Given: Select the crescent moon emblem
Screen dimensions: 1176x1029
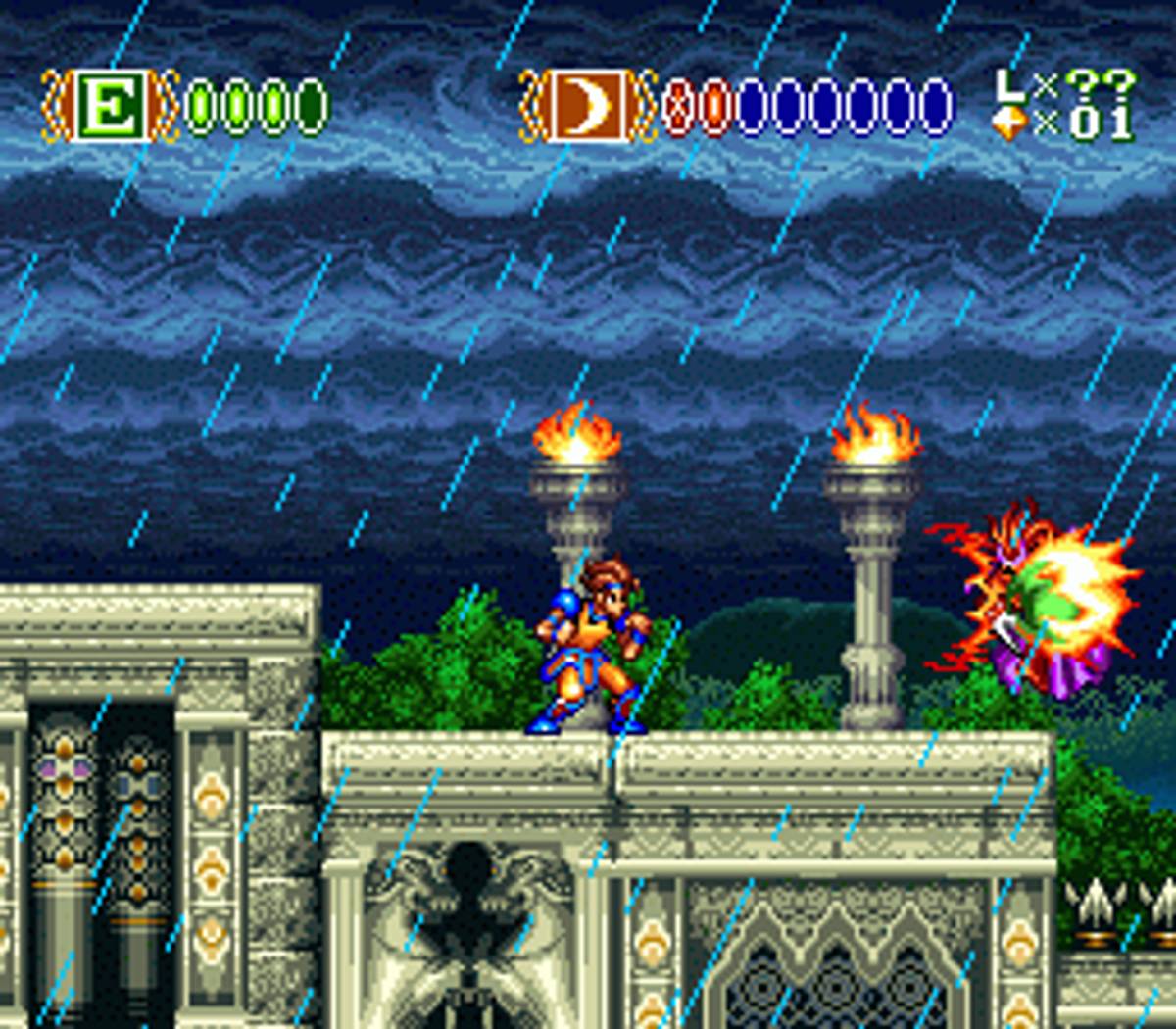Looking at the screenshot, I should click(586, 106).
